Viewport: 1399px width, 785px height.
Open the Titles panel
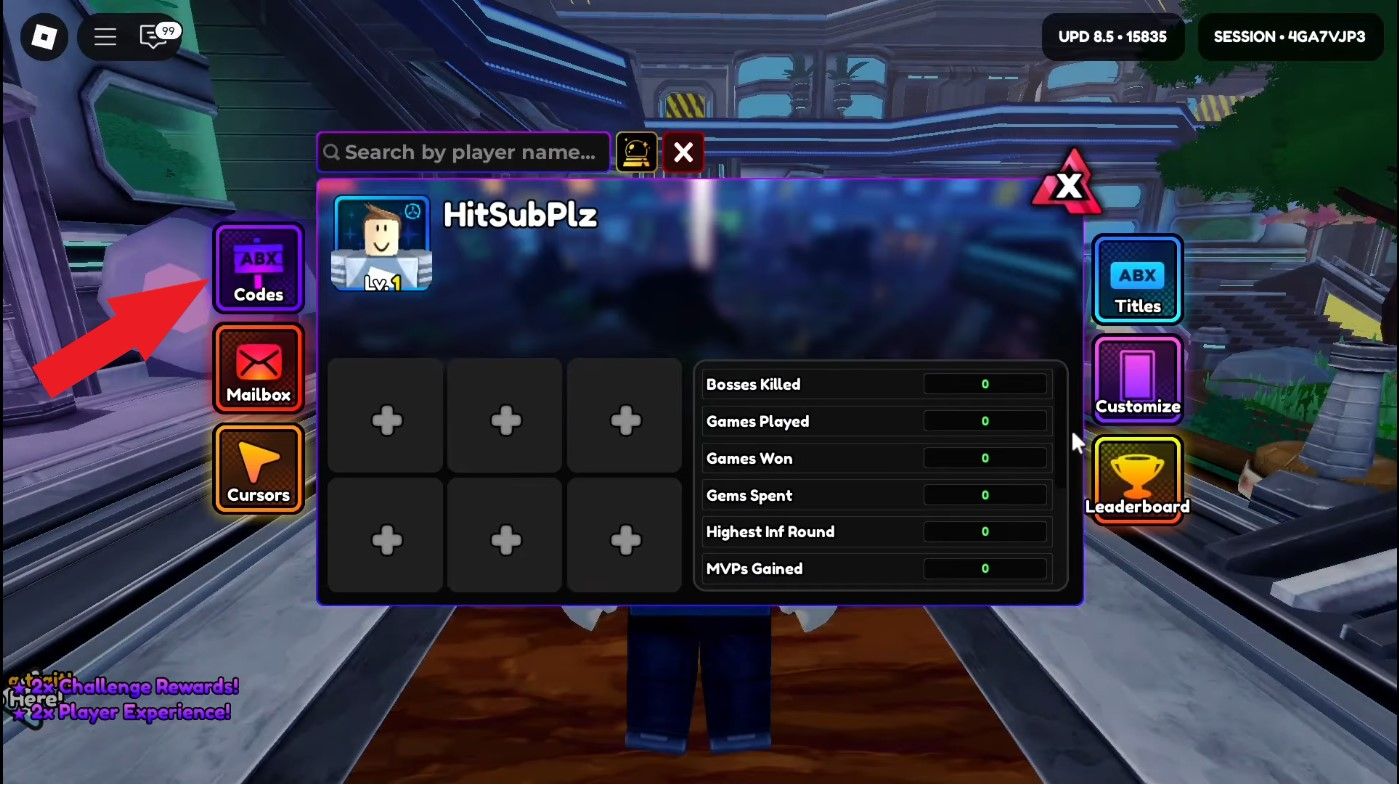point(1136,279)
